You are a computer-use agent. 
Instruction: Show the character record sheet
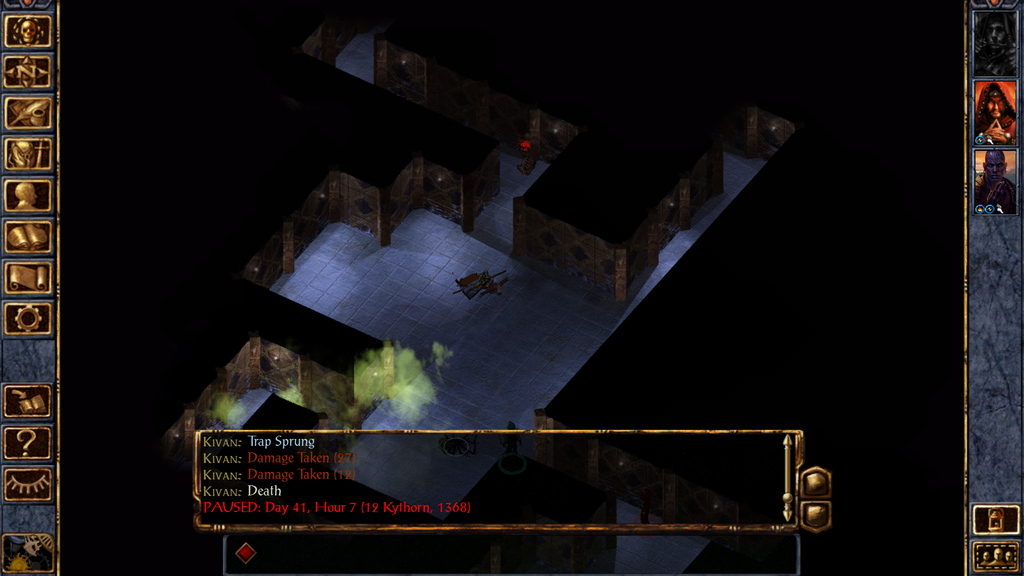(28, 195)
